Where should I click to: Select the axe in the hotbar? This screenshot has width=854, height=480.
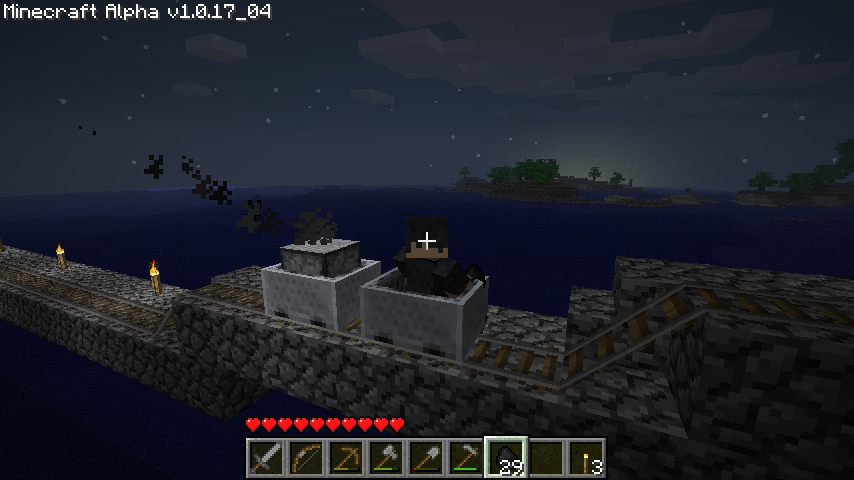click(x=386, y=458)
